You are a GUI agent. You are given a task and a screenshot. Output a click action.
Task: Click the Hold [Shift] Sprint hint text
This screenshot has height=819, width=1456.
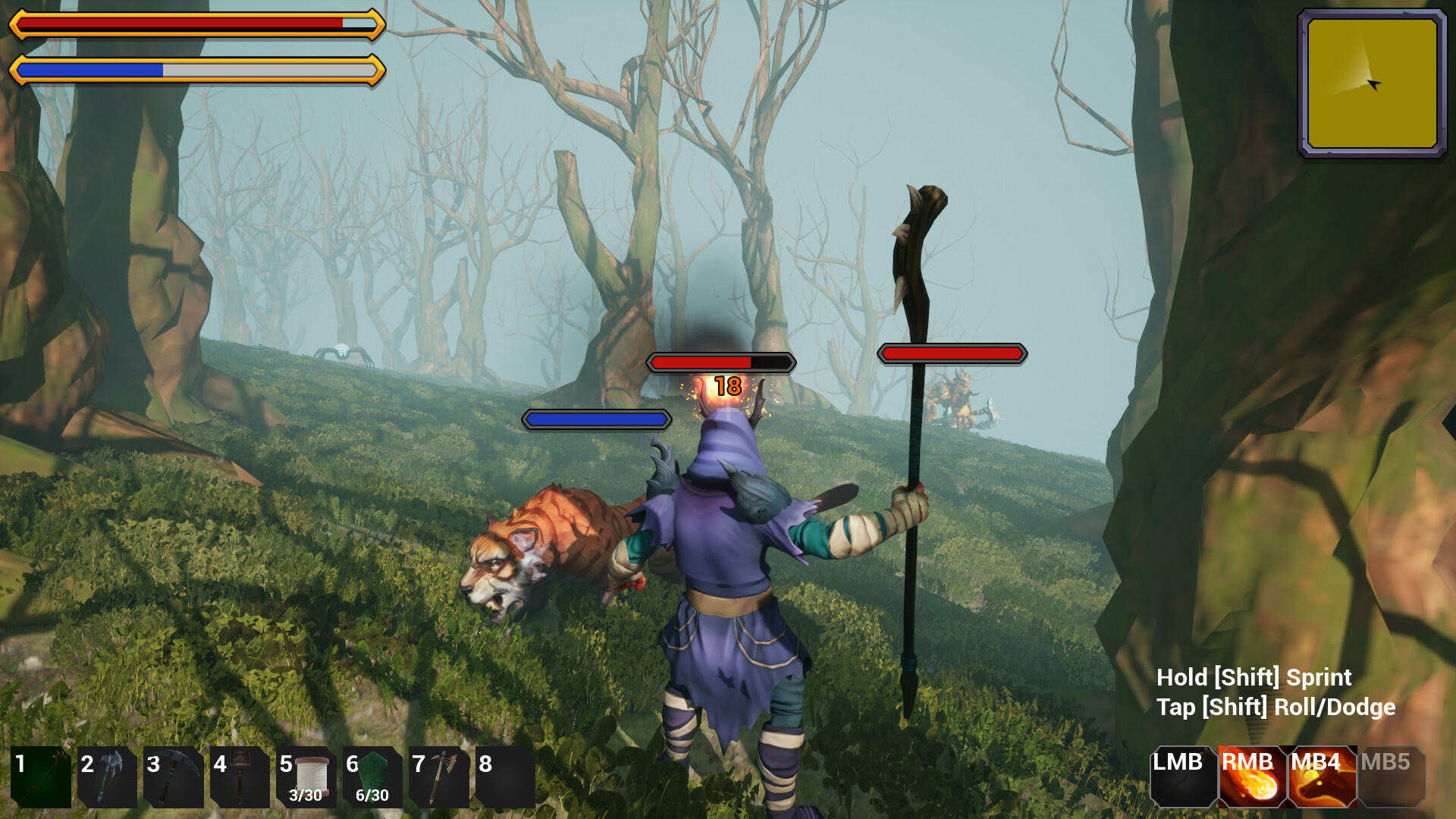coord(1254,677)
